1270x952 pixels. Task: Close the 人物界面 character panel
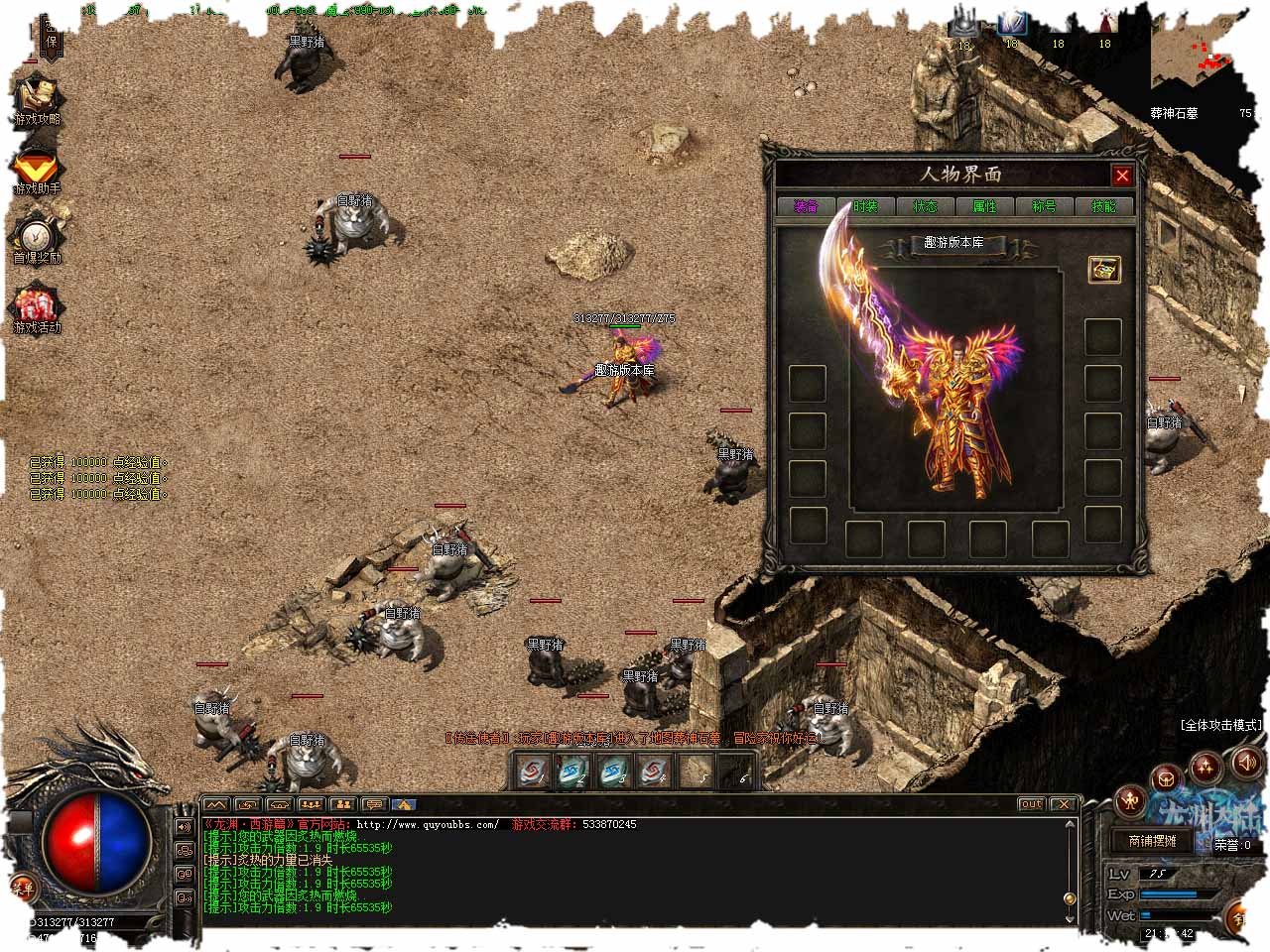tap(1122, 176)
